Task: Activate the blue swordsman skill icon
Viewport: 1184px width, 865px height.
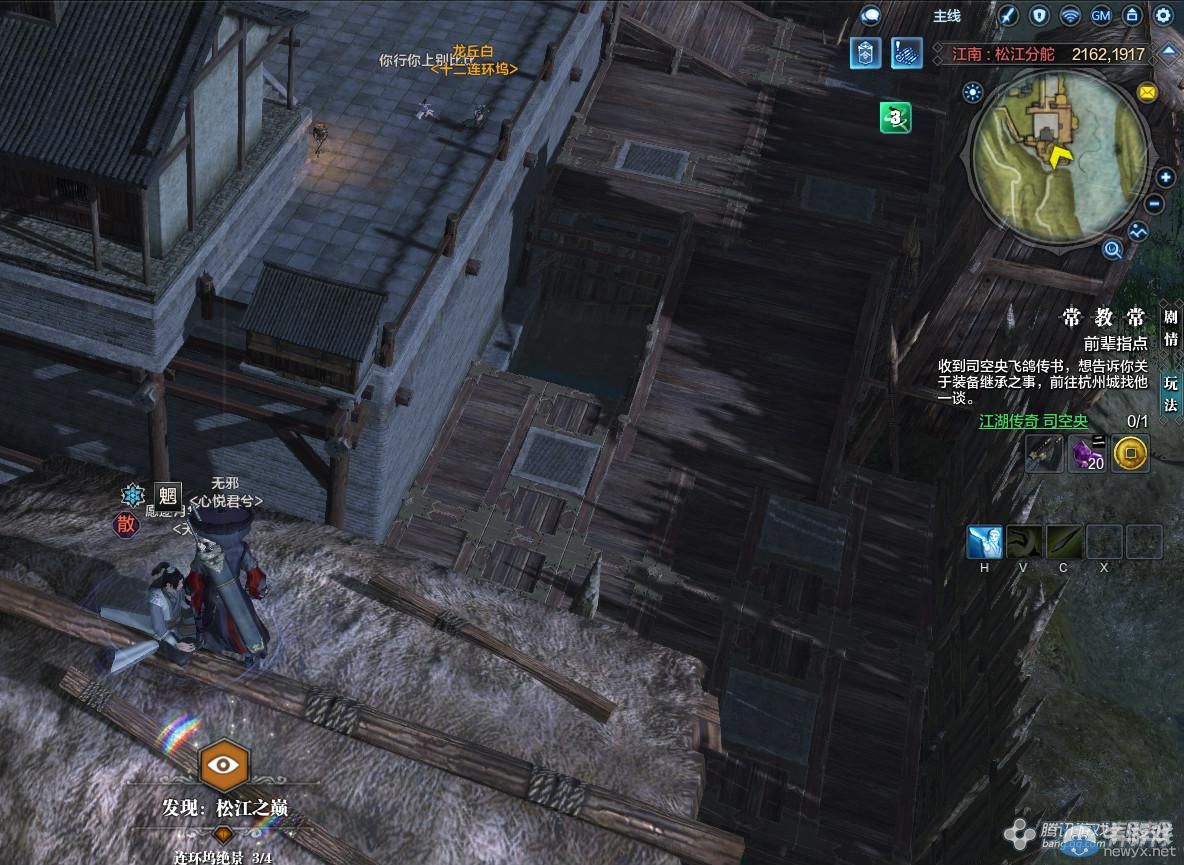Action: point(984,542)
